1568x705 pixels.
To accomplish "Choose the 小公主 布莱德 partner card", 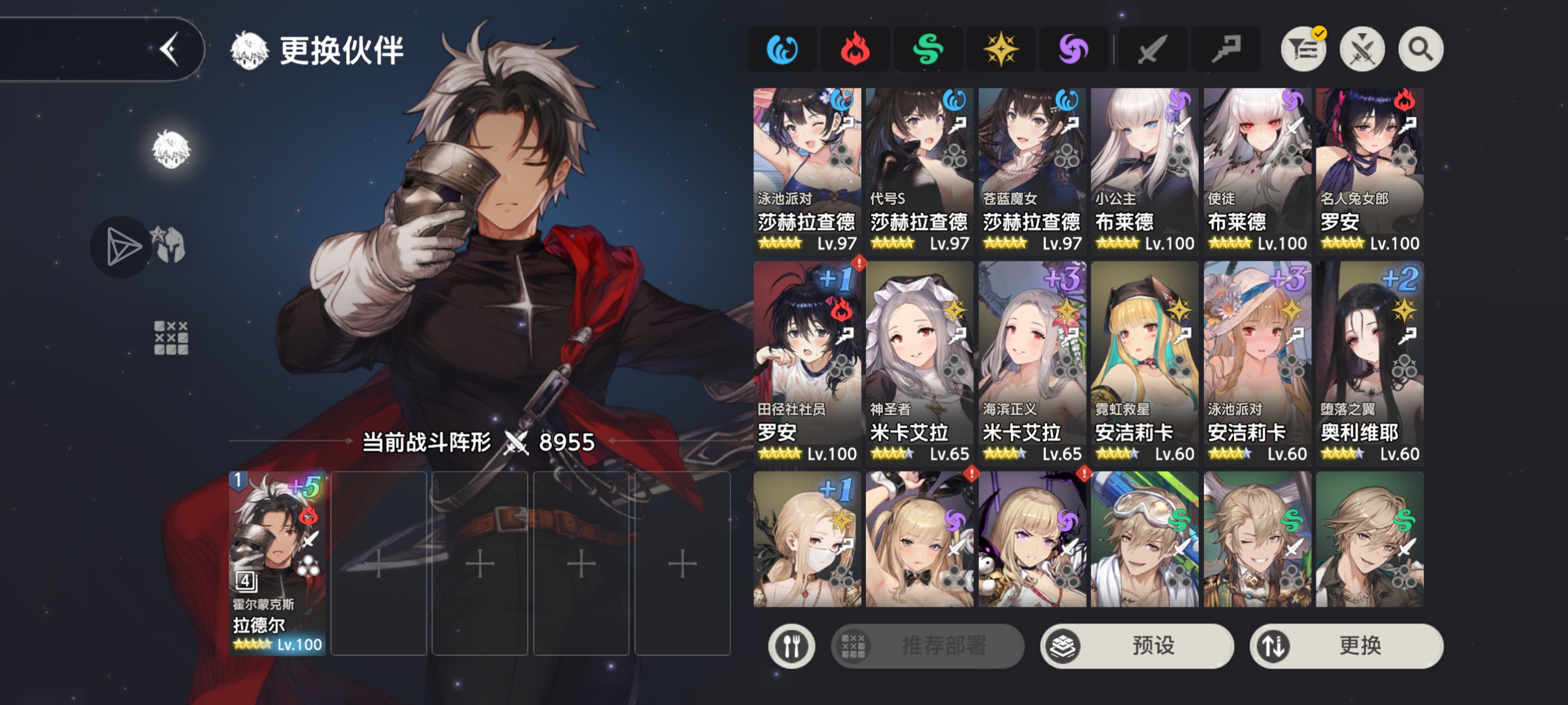I will [x=1144, y=170].
